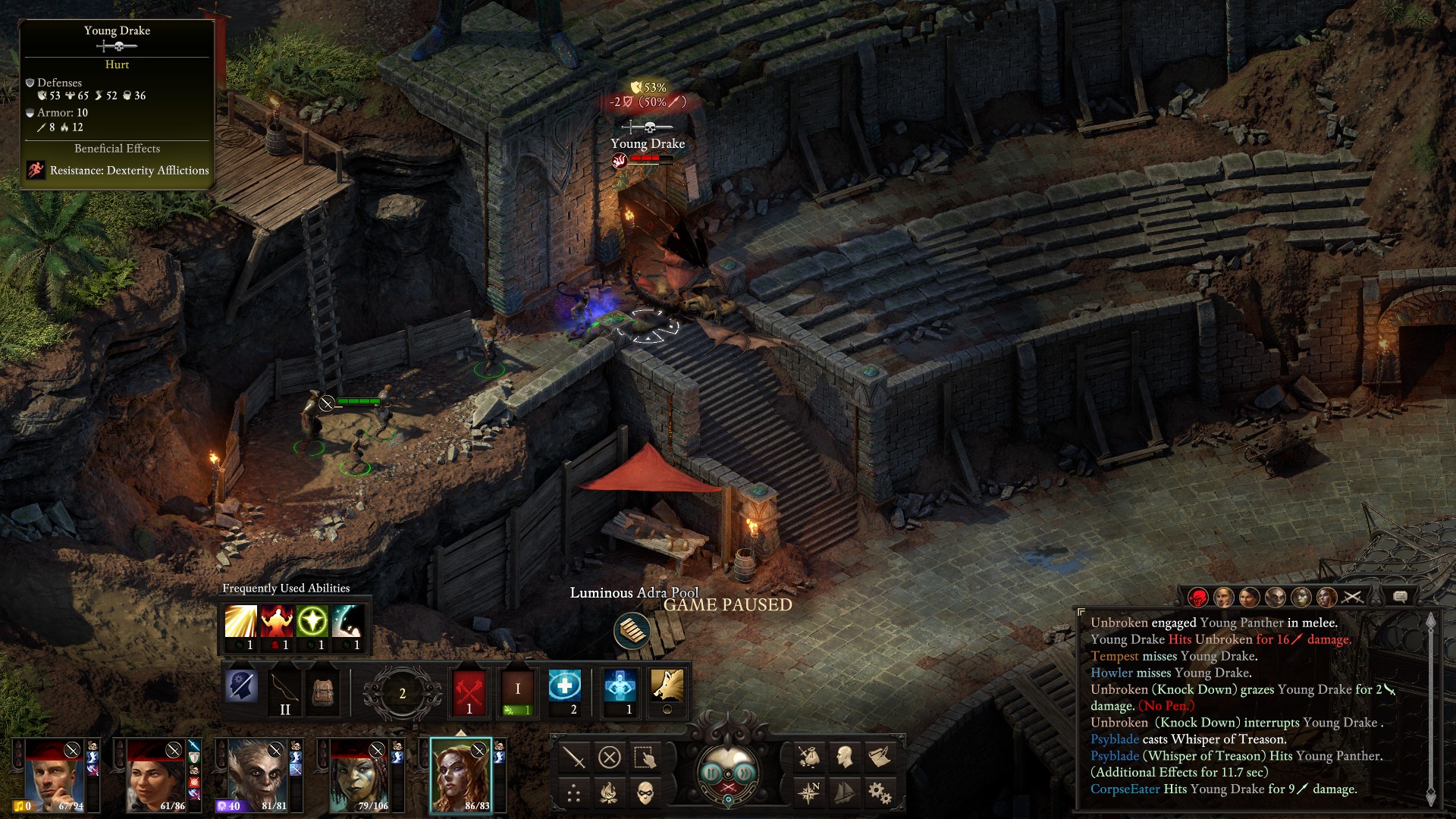Image resolution: width=1456 pixels, height=819 pixels.
Task: Open the journal scroll and quill
Action: [880, 756]
